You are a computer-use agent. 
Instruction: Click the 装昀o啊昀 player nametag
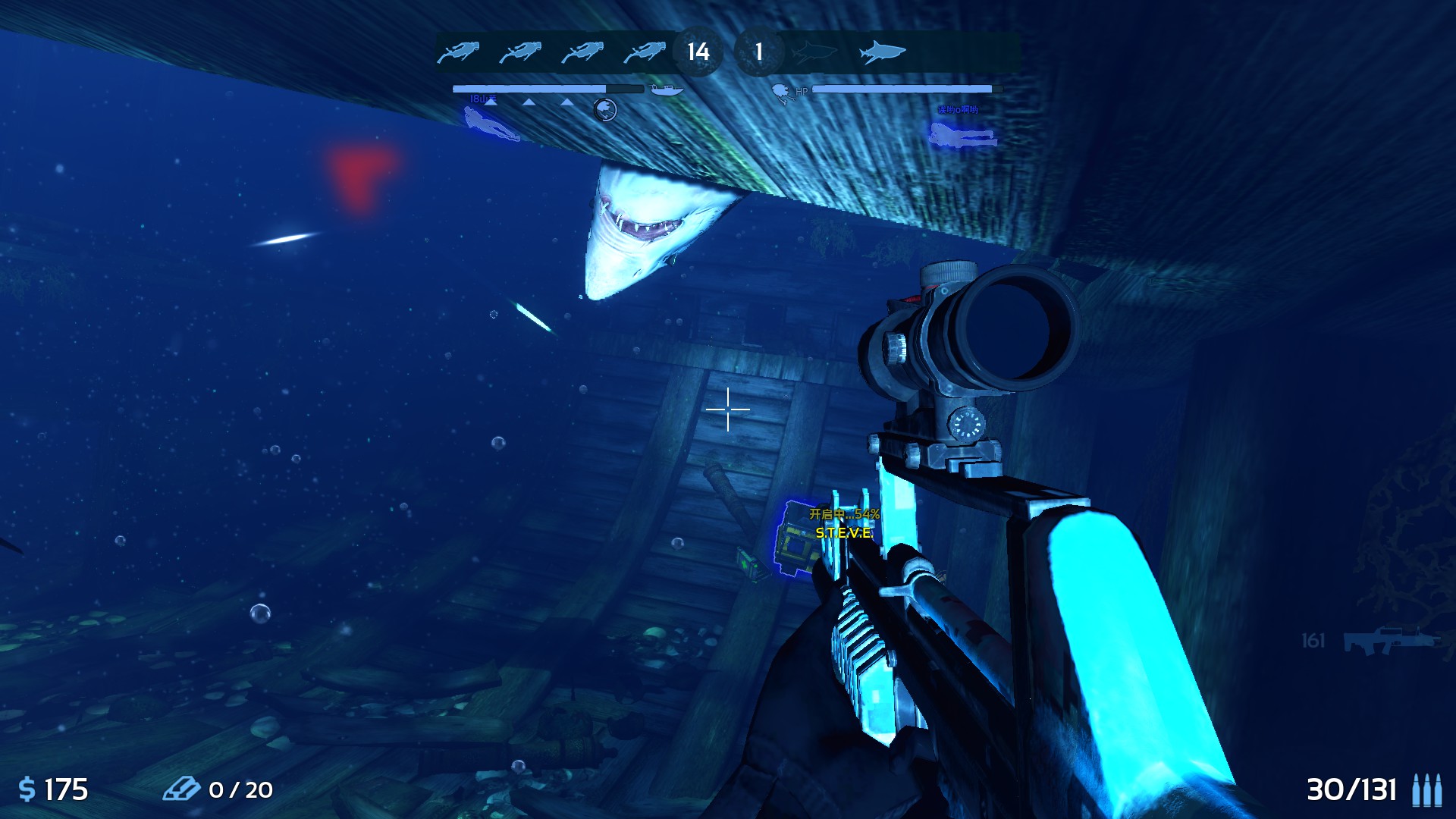[x=957, y=109]
